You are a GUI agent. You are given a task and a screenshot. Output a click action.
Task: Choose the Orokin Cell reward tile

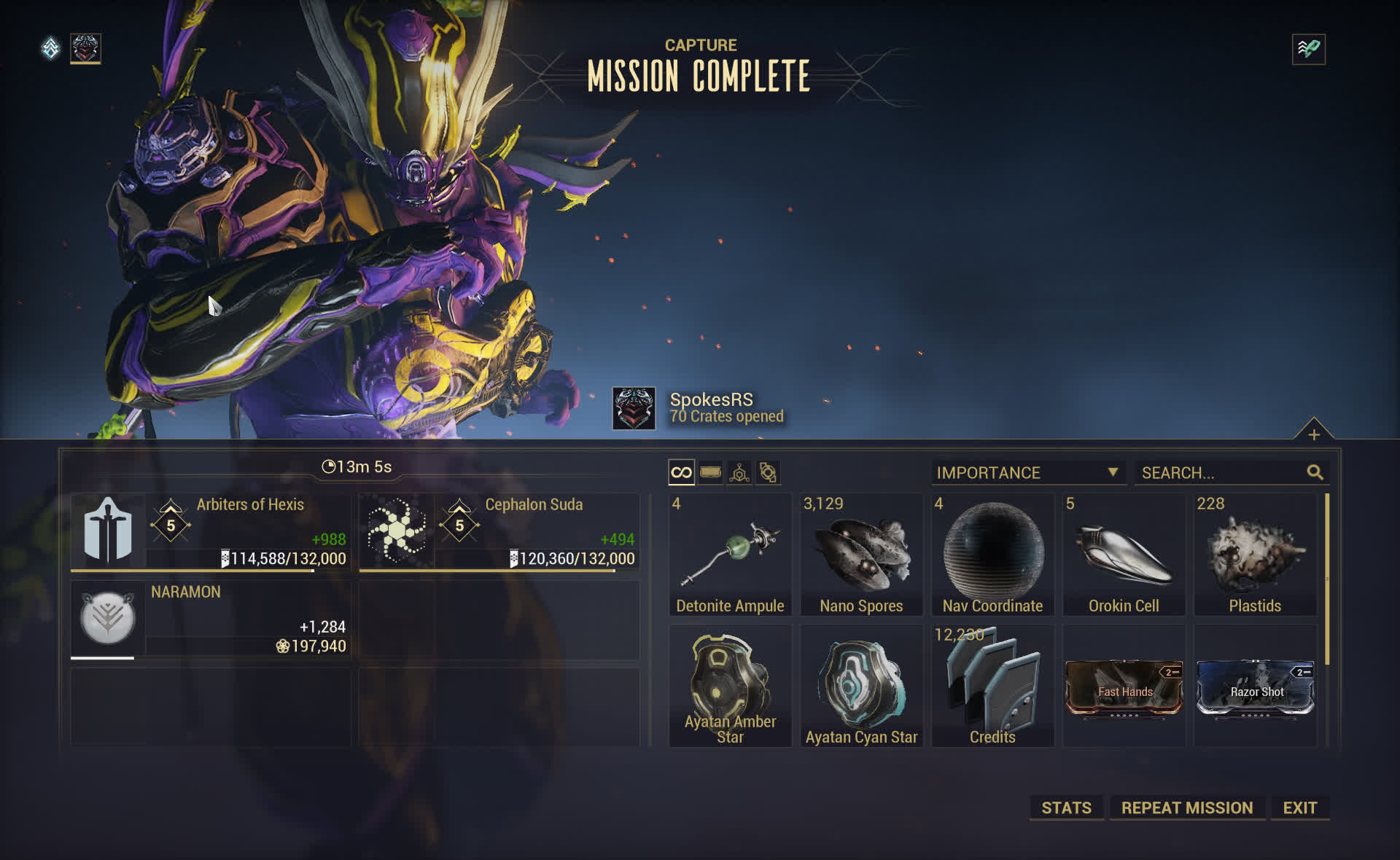point(1124,555)
